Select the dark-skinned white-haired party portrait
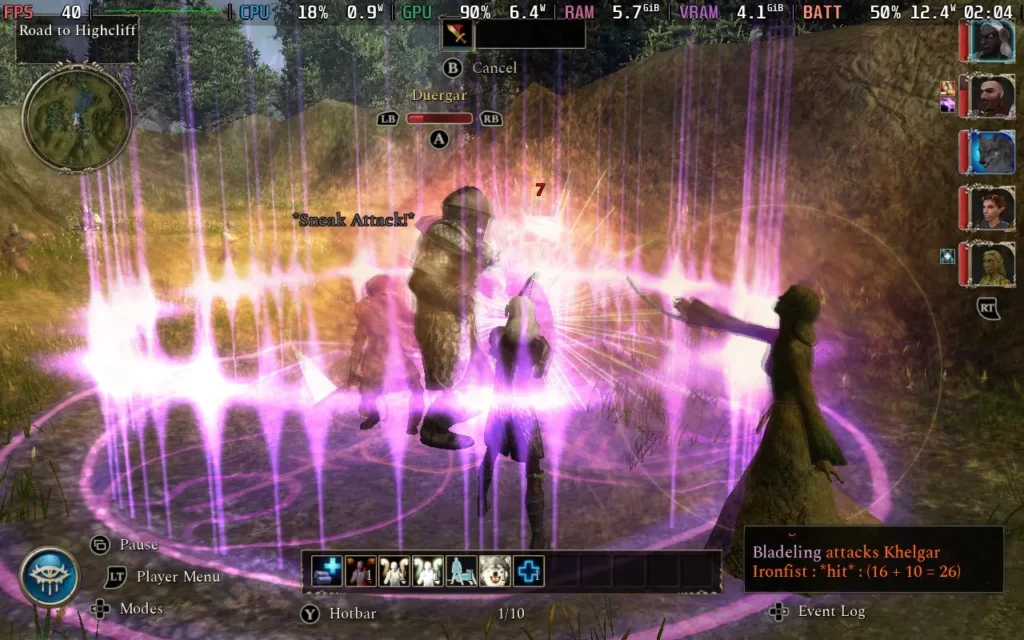 (991, 41)
